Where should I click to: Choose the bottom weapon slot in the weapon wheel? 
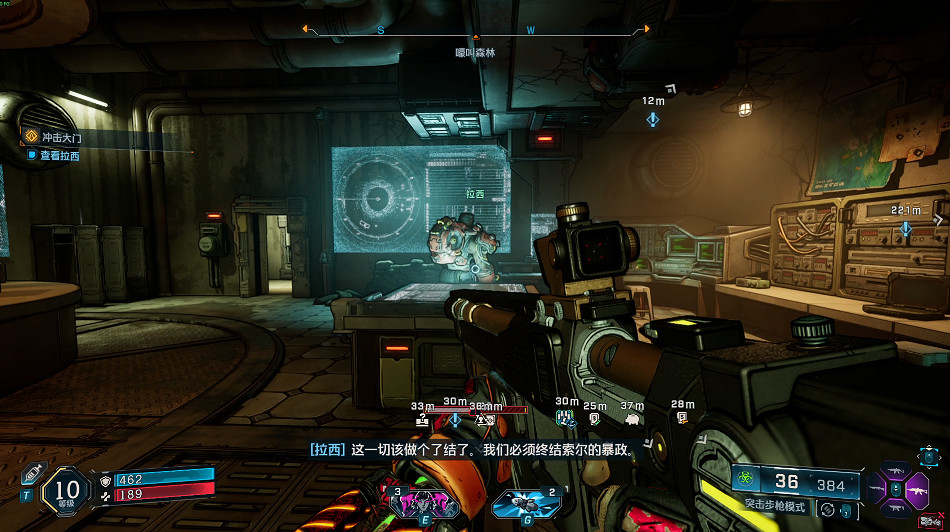pos(897,511)
